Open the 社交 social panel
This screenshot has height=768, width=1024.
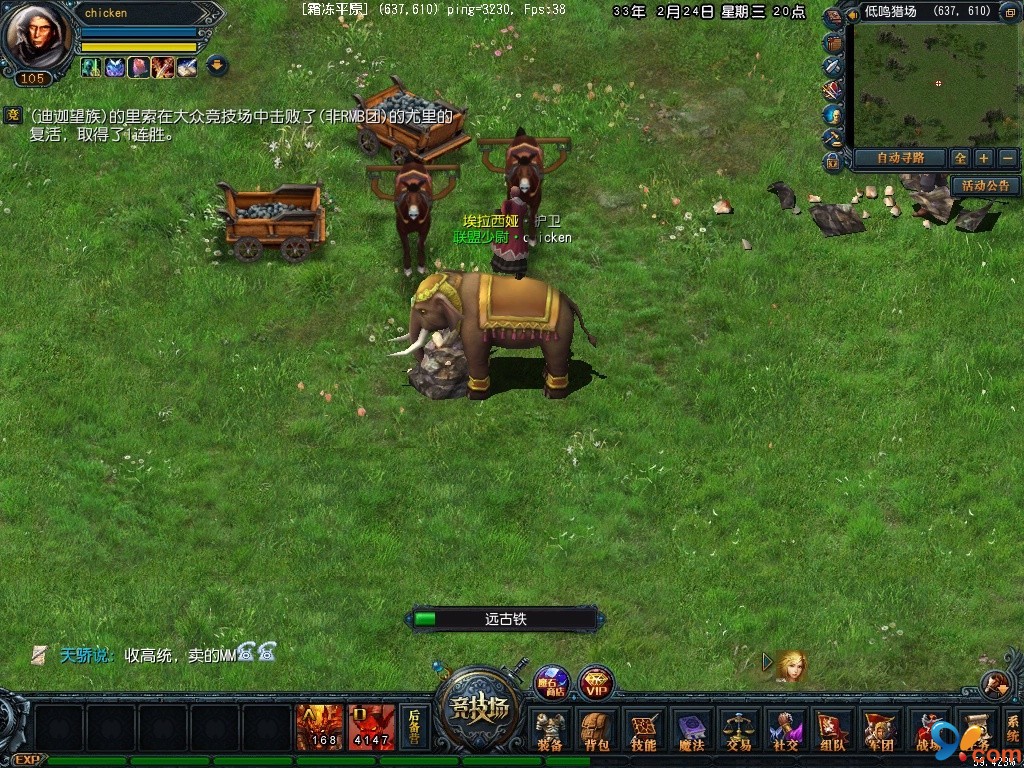785,730
